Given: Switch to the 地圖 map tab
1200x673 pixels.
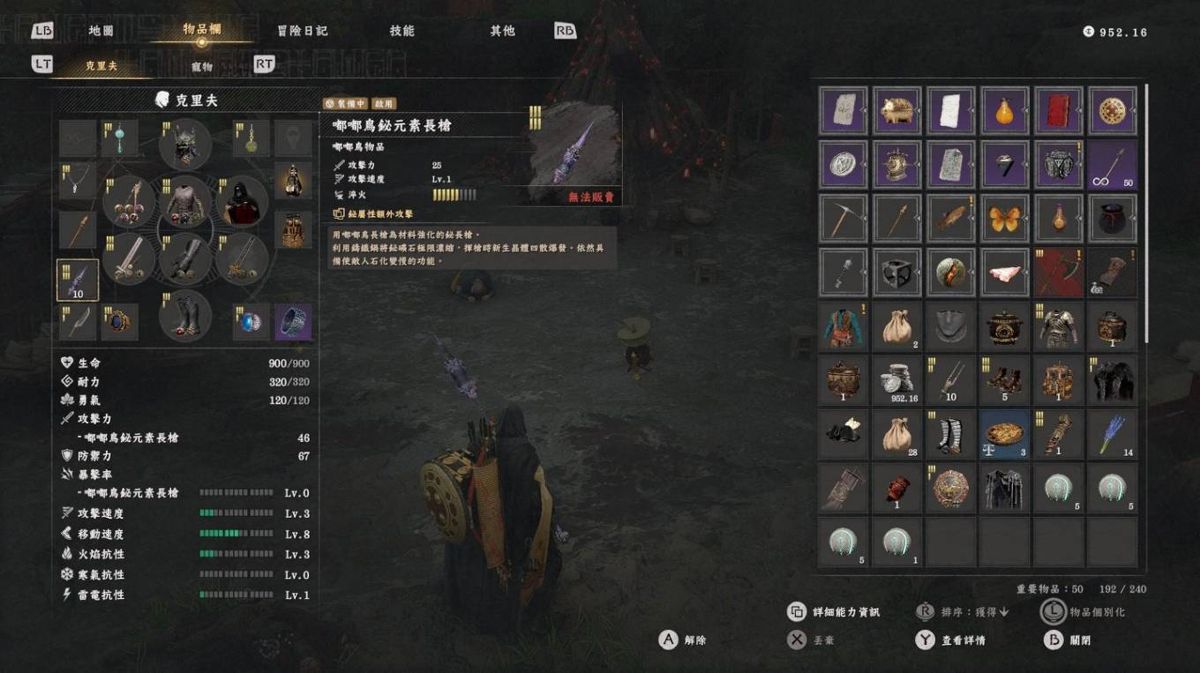Looking at the screenshot, I should click(101, 30).
